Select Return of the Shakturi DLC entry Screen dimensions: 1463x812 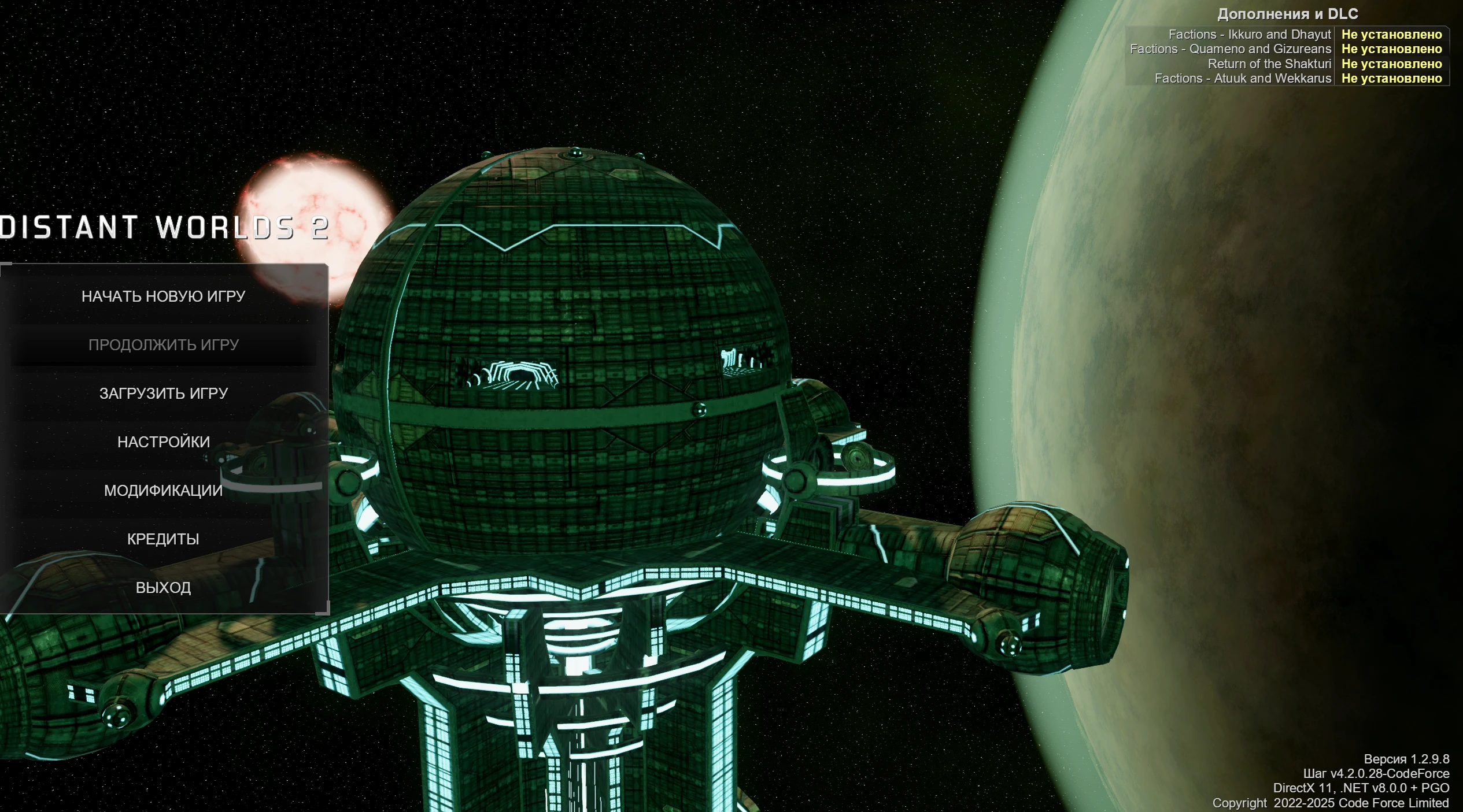[1270, 64]
